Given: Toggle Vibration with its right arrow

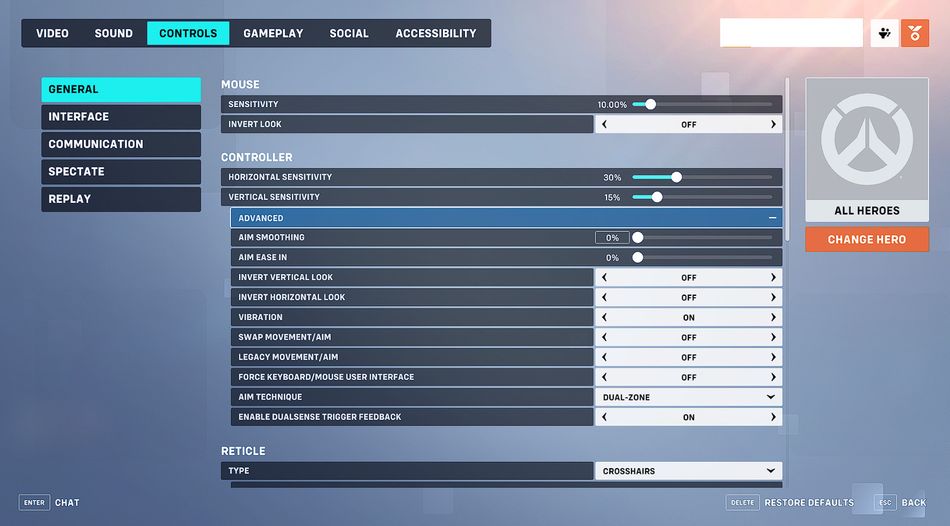Looking at the screenshot, I should click(x=773, y=317).
